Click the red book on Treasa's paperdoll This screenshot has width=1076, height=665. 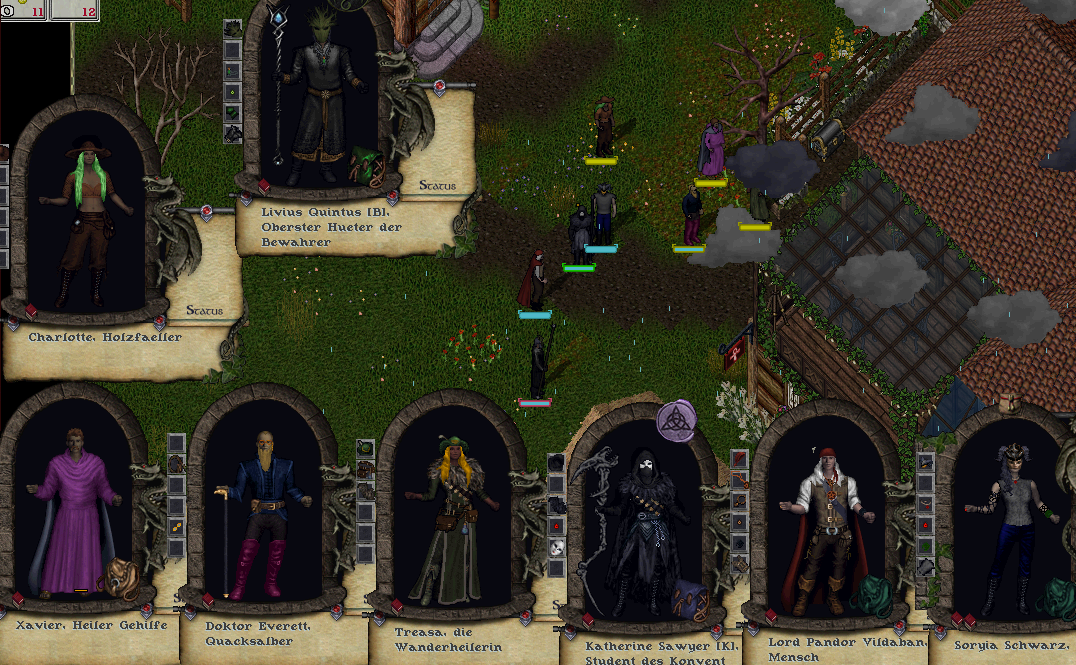(x=397, y=606)
